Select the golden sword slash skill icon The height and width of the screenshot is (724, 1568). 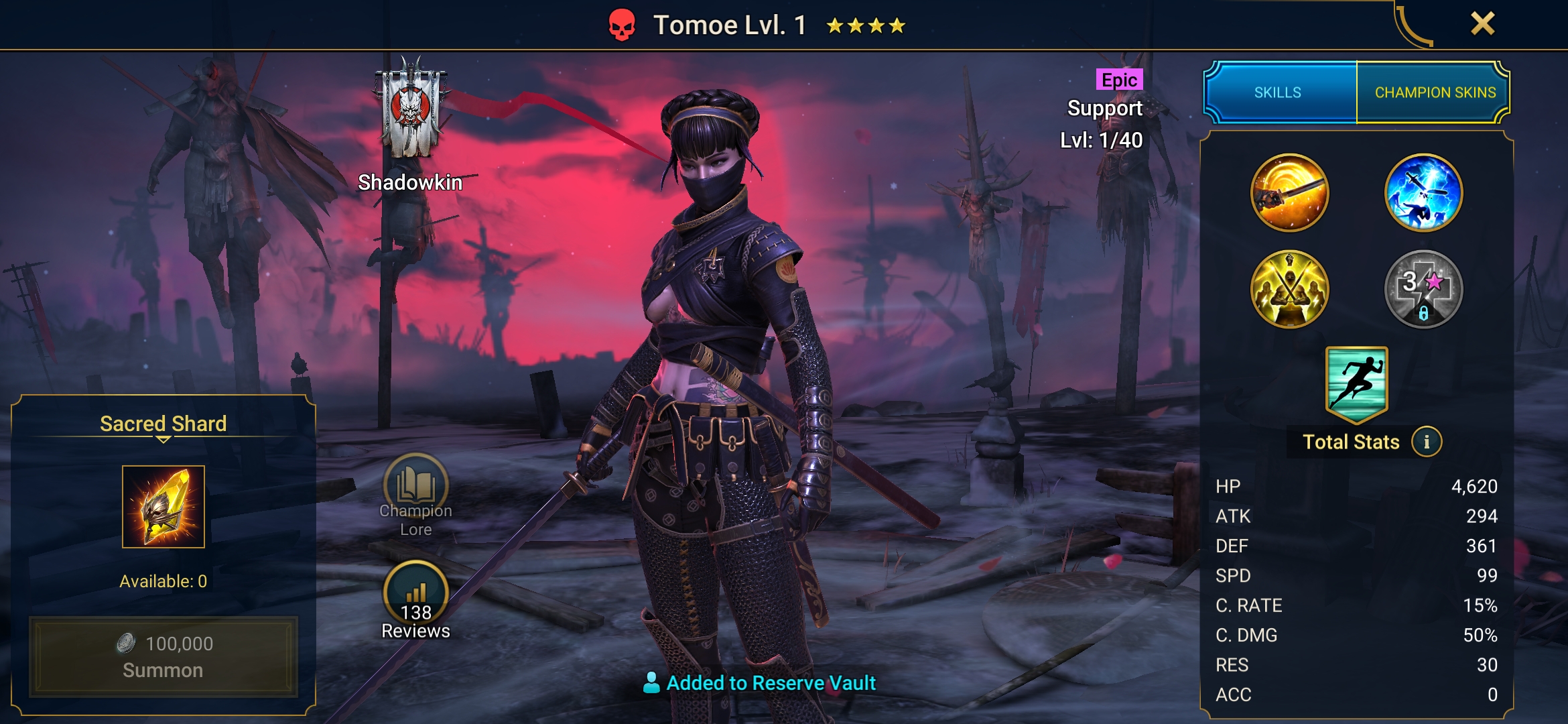click(x=1289, y=193)
